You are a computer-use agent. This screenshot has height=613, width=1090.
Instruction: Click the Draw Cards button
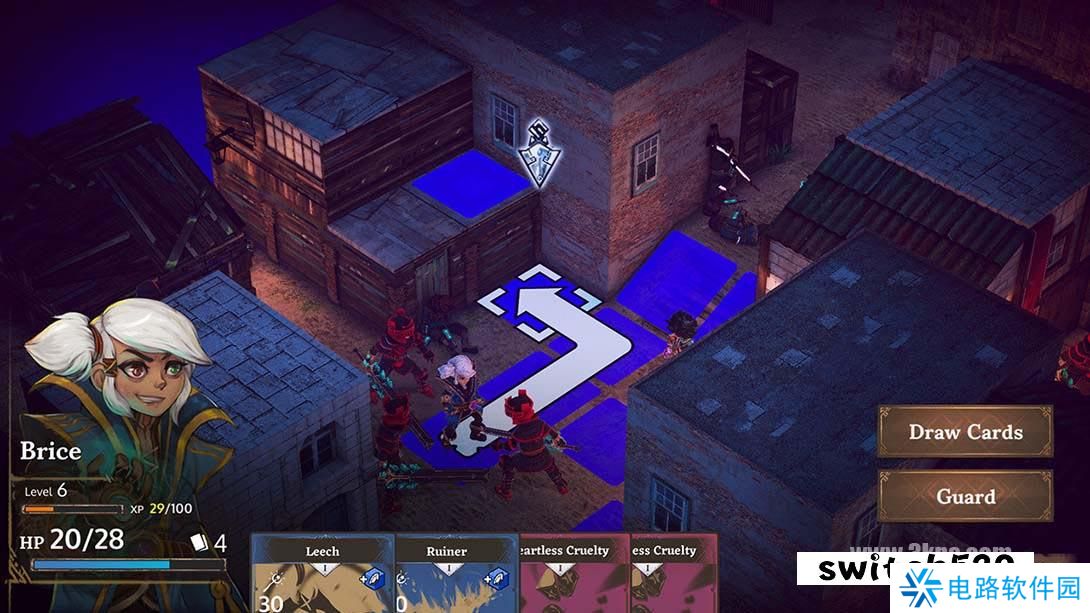[965, 432]
